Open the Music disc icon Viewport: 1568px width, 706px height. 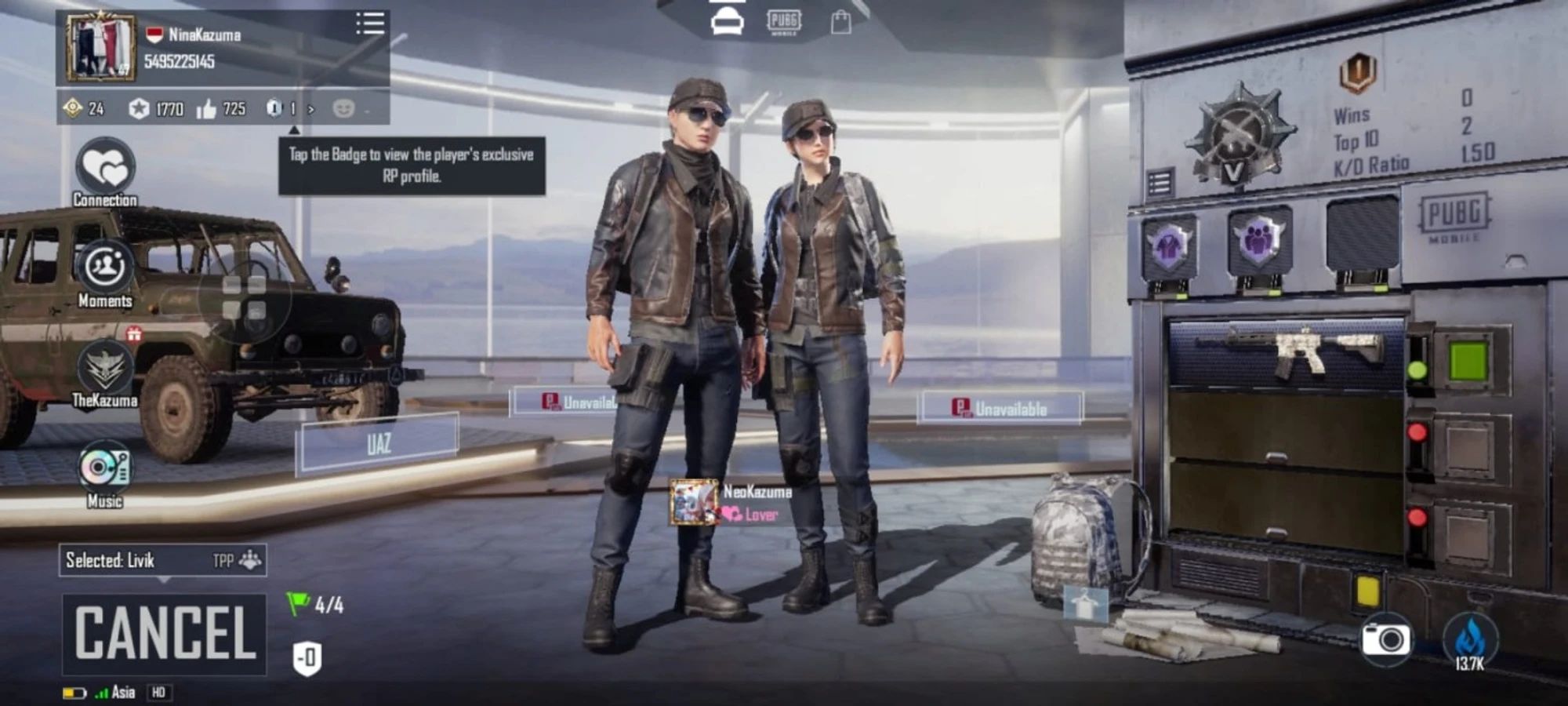(105, 468)
